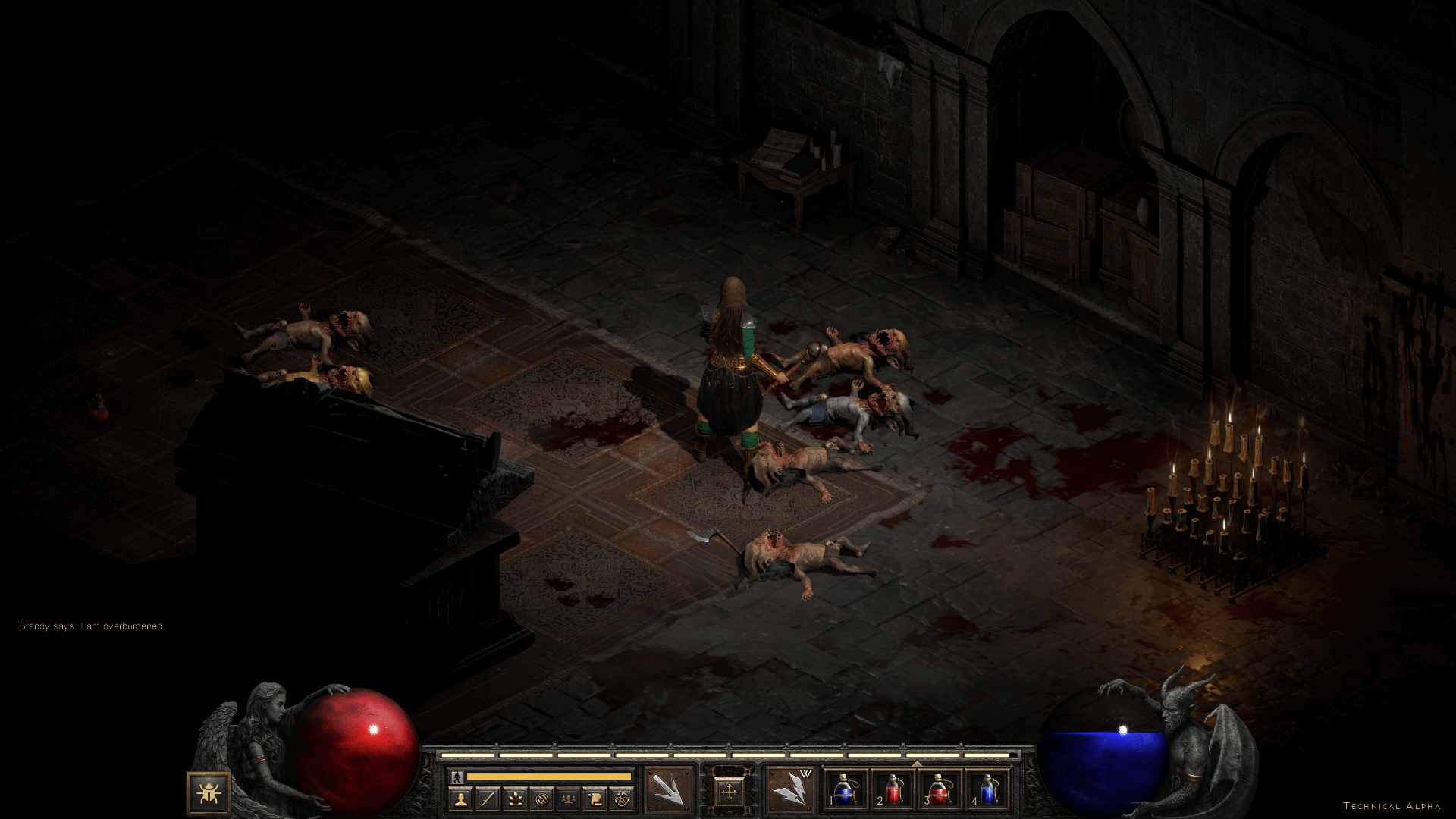Use the round red potion in belt slot 3
The image size is (1456, 819).
[940, 791]
